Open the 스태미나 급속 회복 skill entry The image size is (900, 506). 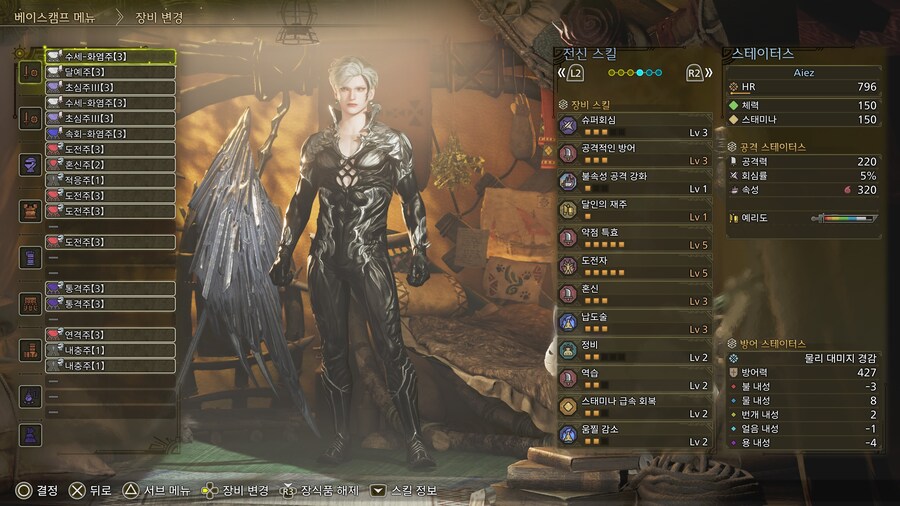pyautogui.click(x=634, y=405)
